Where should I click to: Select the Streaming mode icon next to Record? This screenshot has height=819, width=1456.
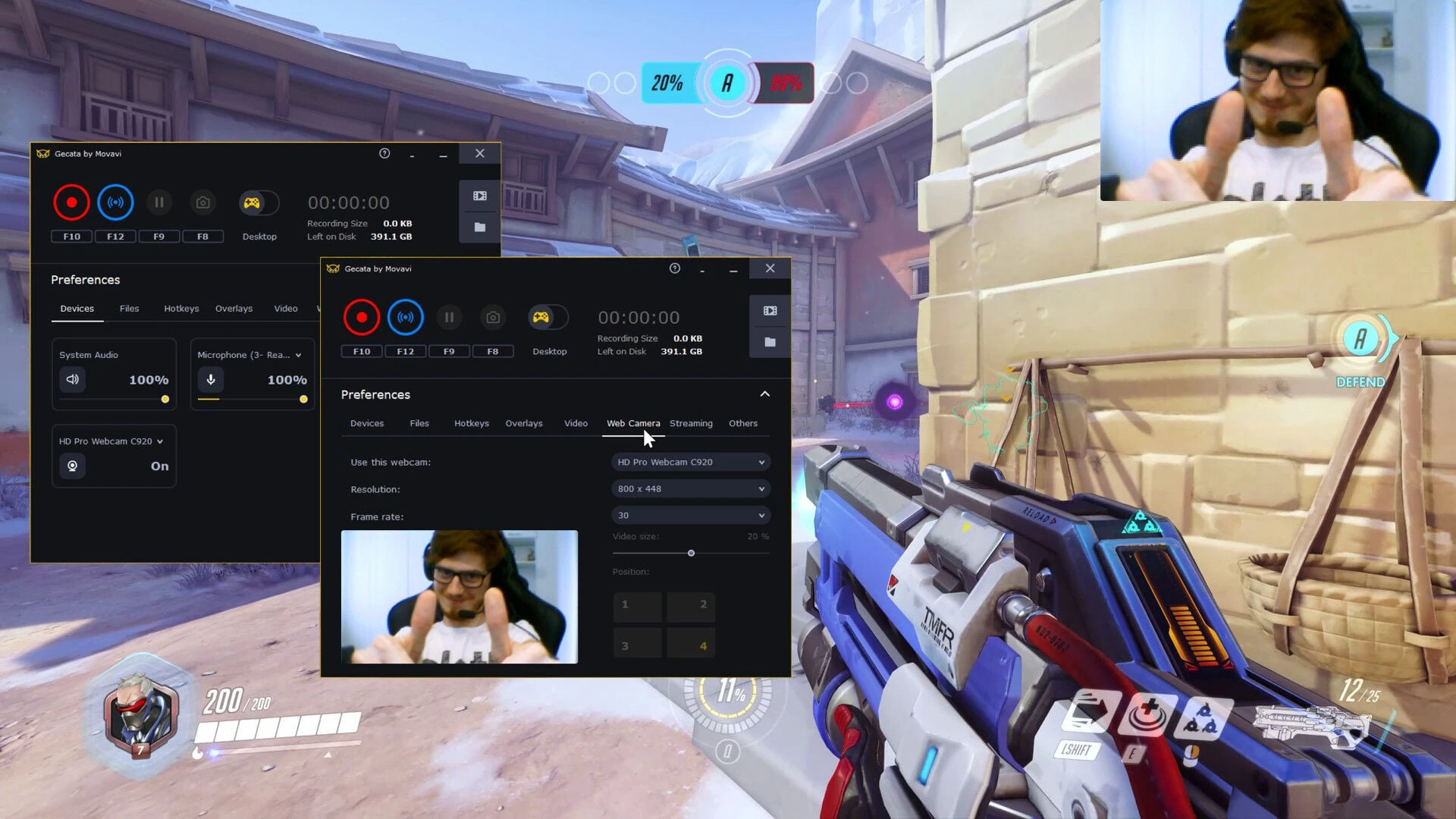click(x=406, y=317)
